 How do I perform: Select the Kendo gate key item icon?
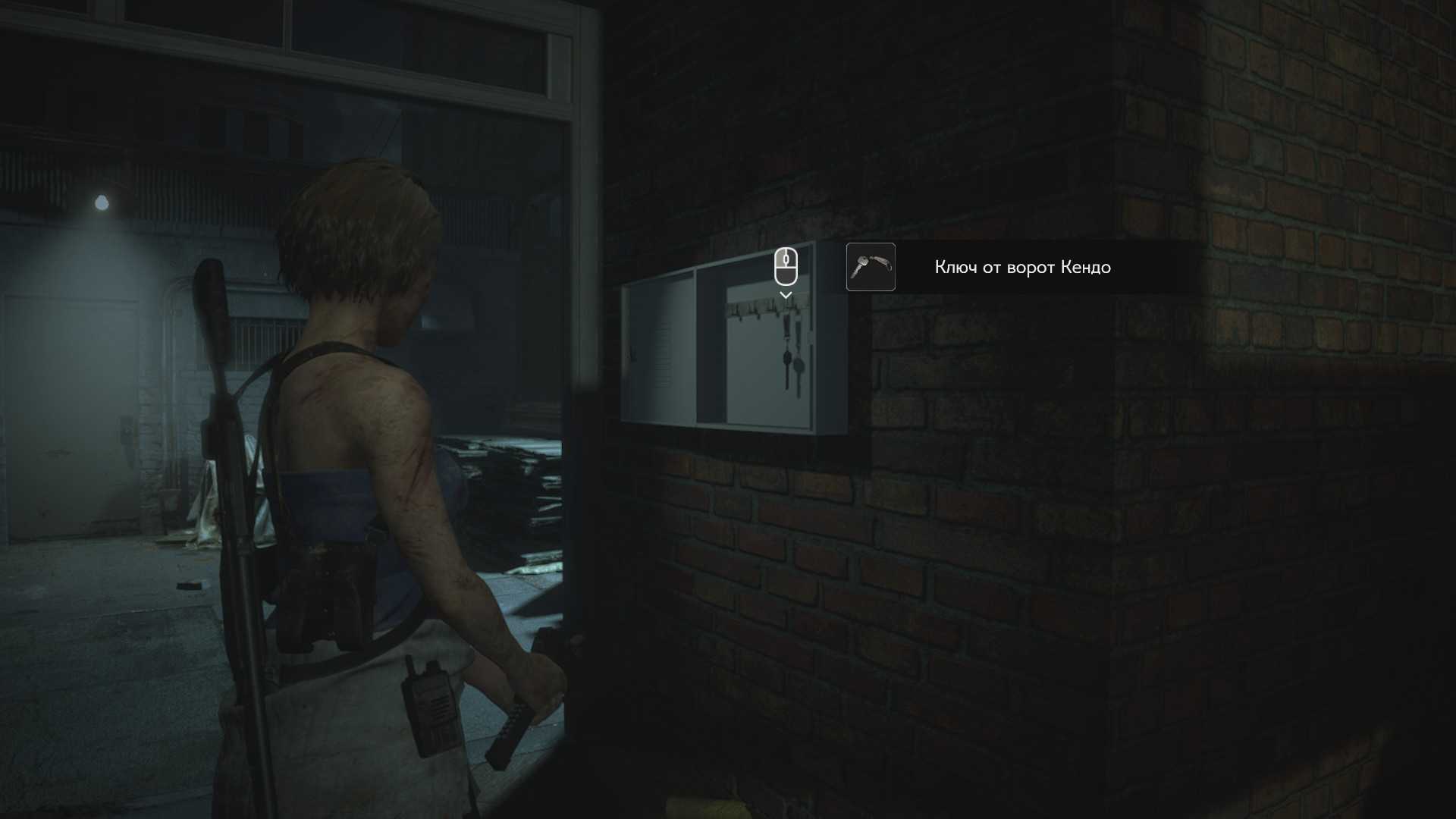[x=871, y=267]
